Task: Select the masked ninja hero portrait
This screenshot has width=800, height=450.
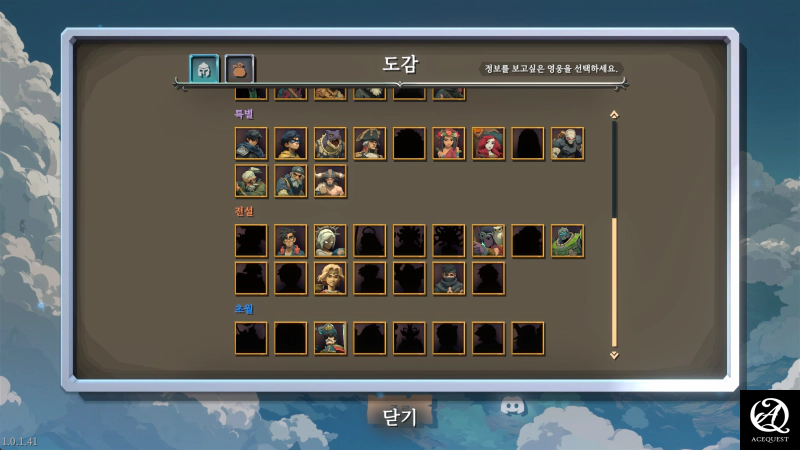Action: click(x=449, y=278)
